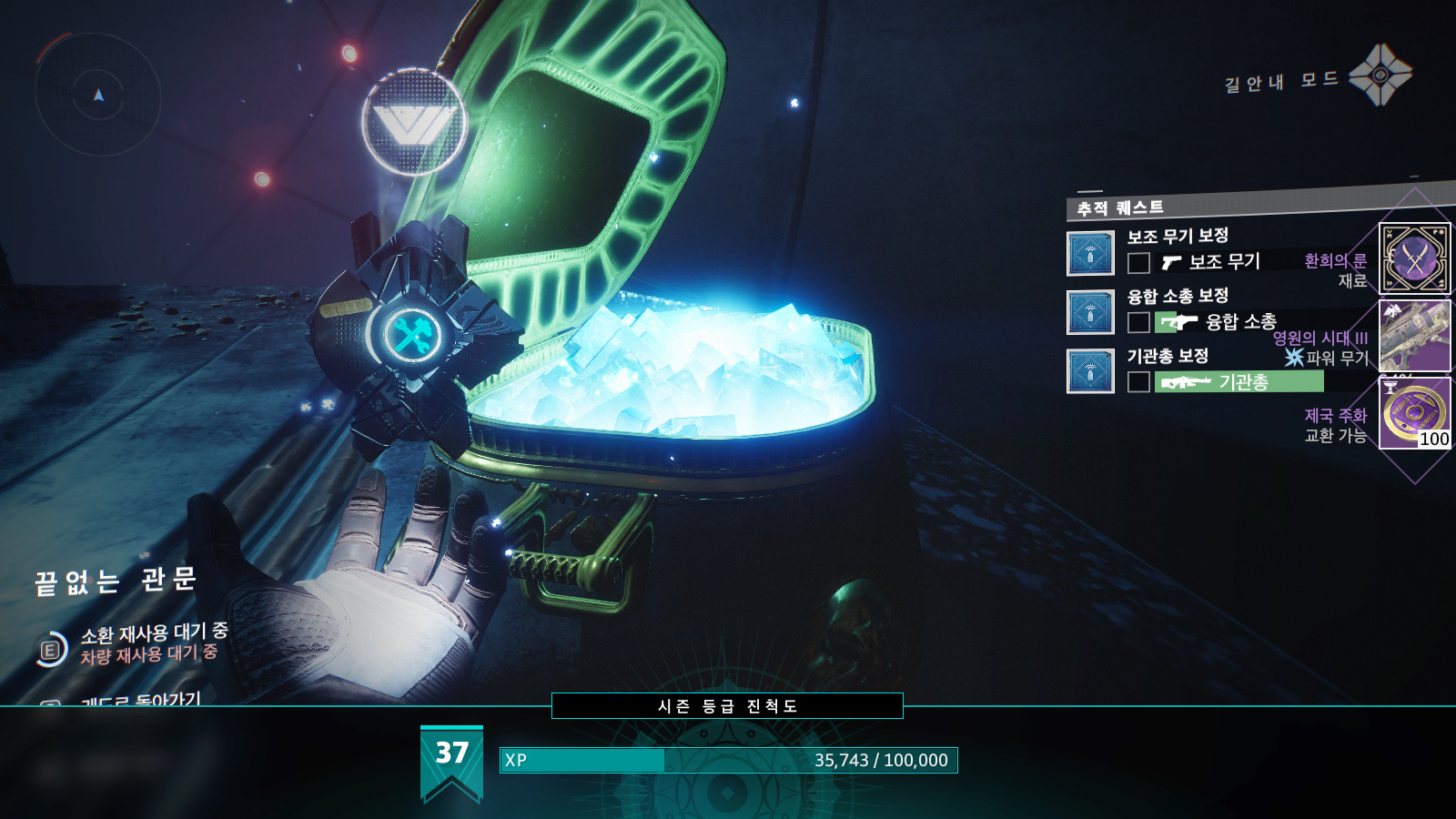Viewport: 1456px width, 819px height.
Task: Open the 시즌 등급 진척도 banner
Action: (x=727, y=706)
